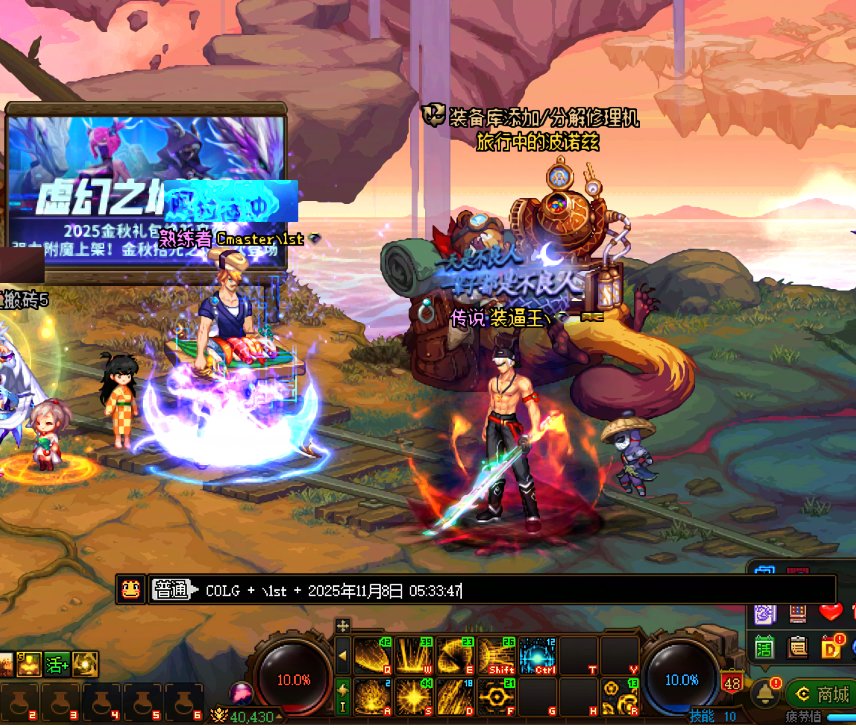Trigger the blue Ctrl skill icon

click(x=538, y=656)
